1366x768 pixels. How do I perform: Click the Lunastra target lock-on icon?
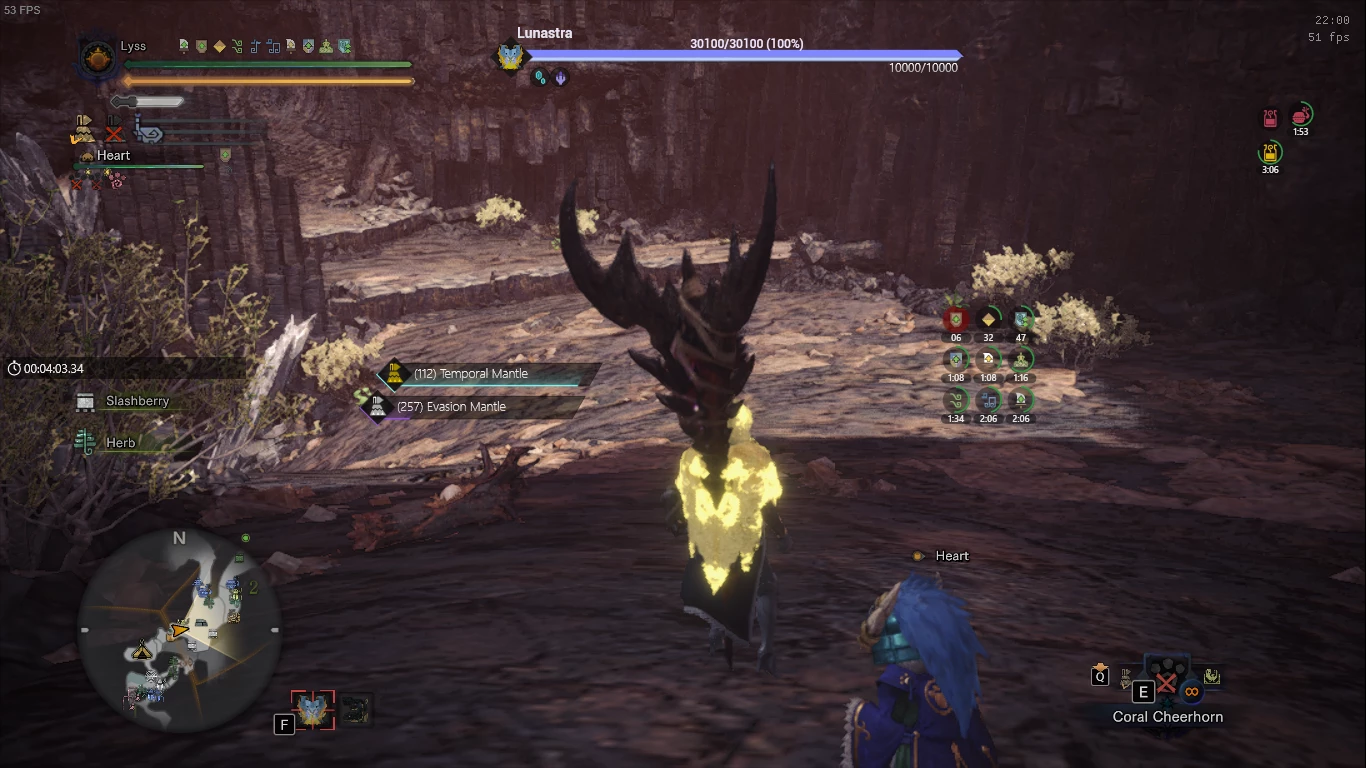pyautogui.click(x=314, y=710)
